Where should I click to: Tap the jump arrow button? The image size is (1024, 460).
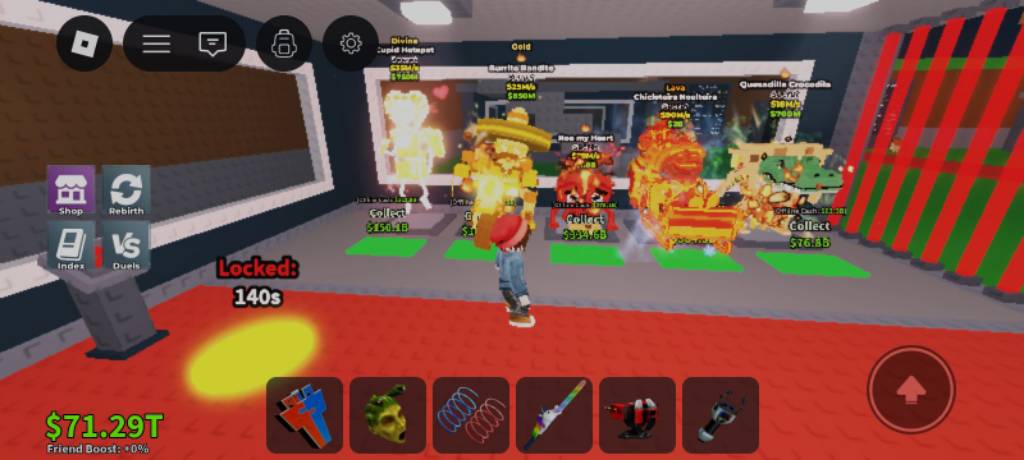pos(911,390)
